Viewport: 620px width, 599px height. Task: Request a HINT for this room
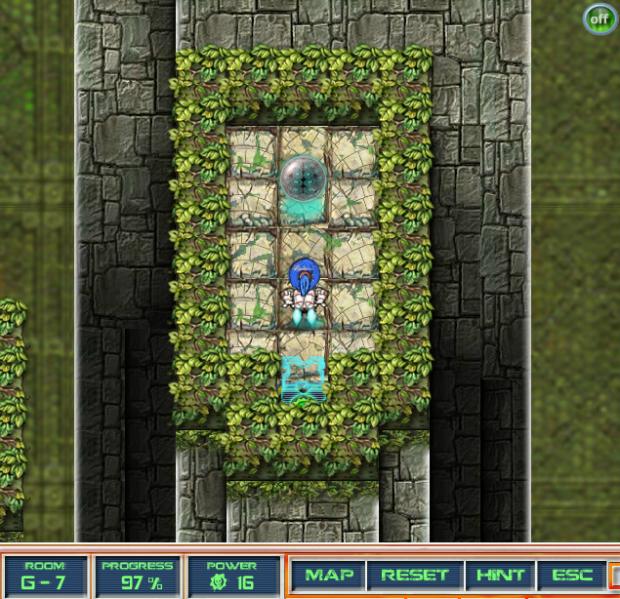point(500,575)
